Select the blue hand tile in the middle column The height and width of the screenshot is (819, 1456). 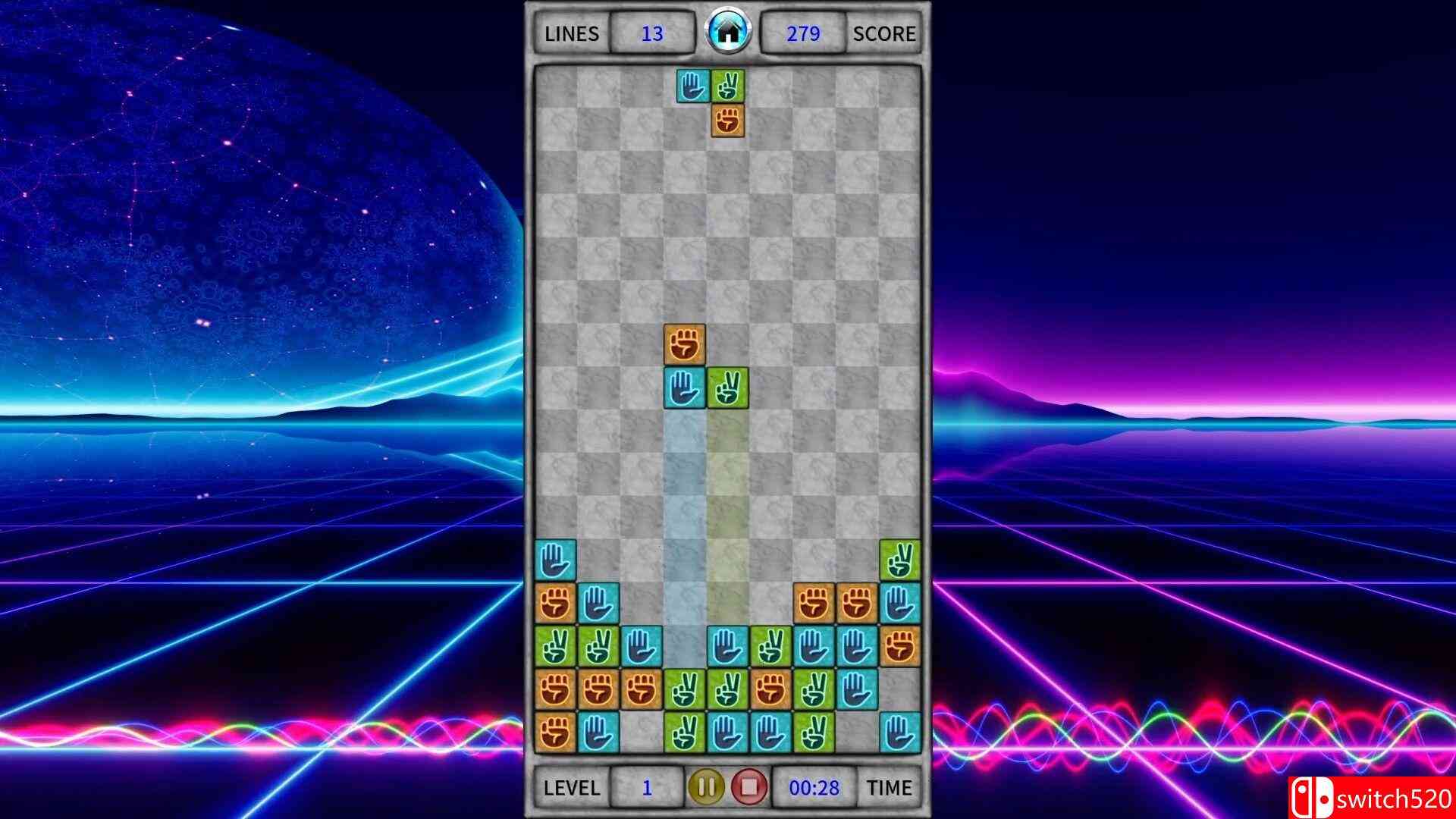685,388
